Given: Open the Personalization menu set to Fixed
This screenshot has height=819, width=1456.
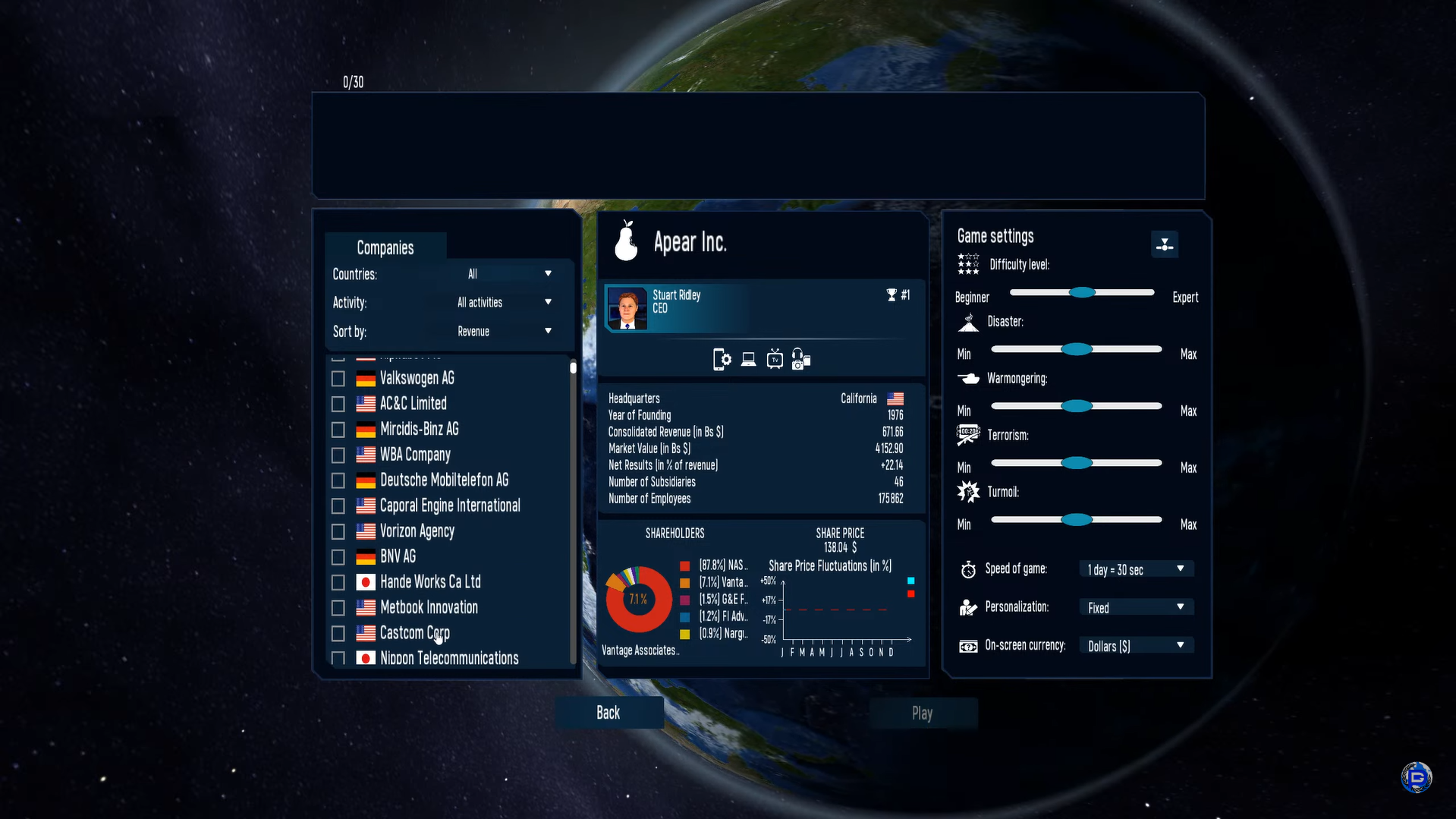Looking at the screenshot, I should [1135, 606].
